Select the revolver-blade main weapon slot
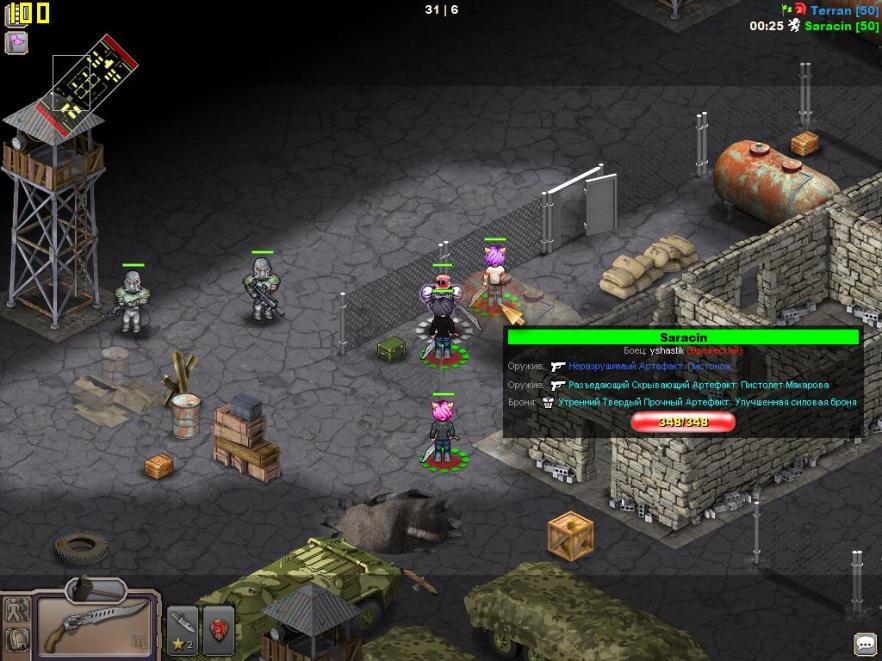882x661 pixels. click(95, 625)
